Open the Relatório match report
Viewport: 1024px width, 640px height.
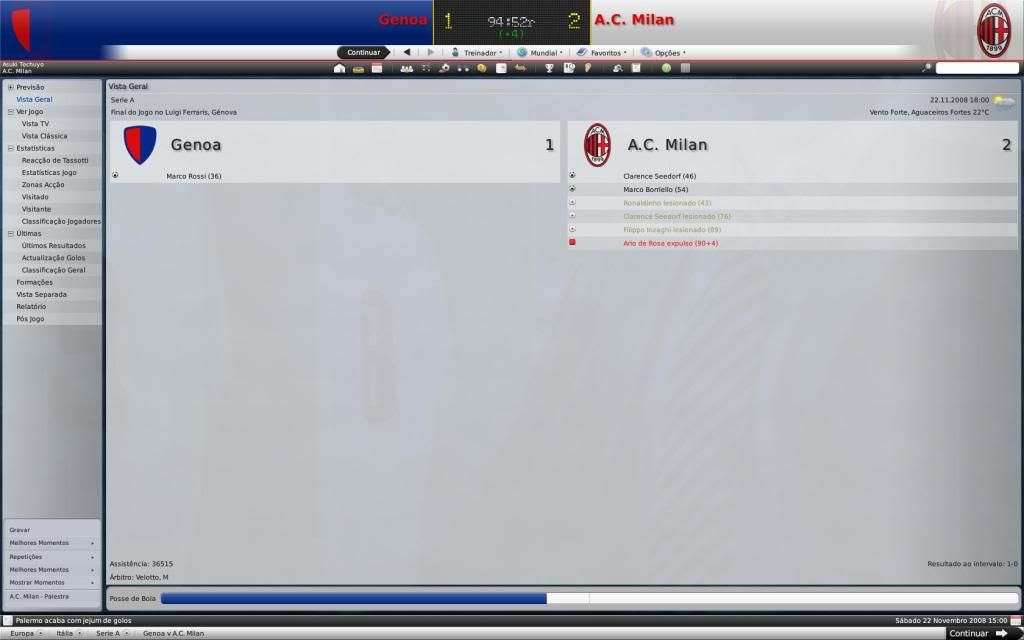coord(31,306)
